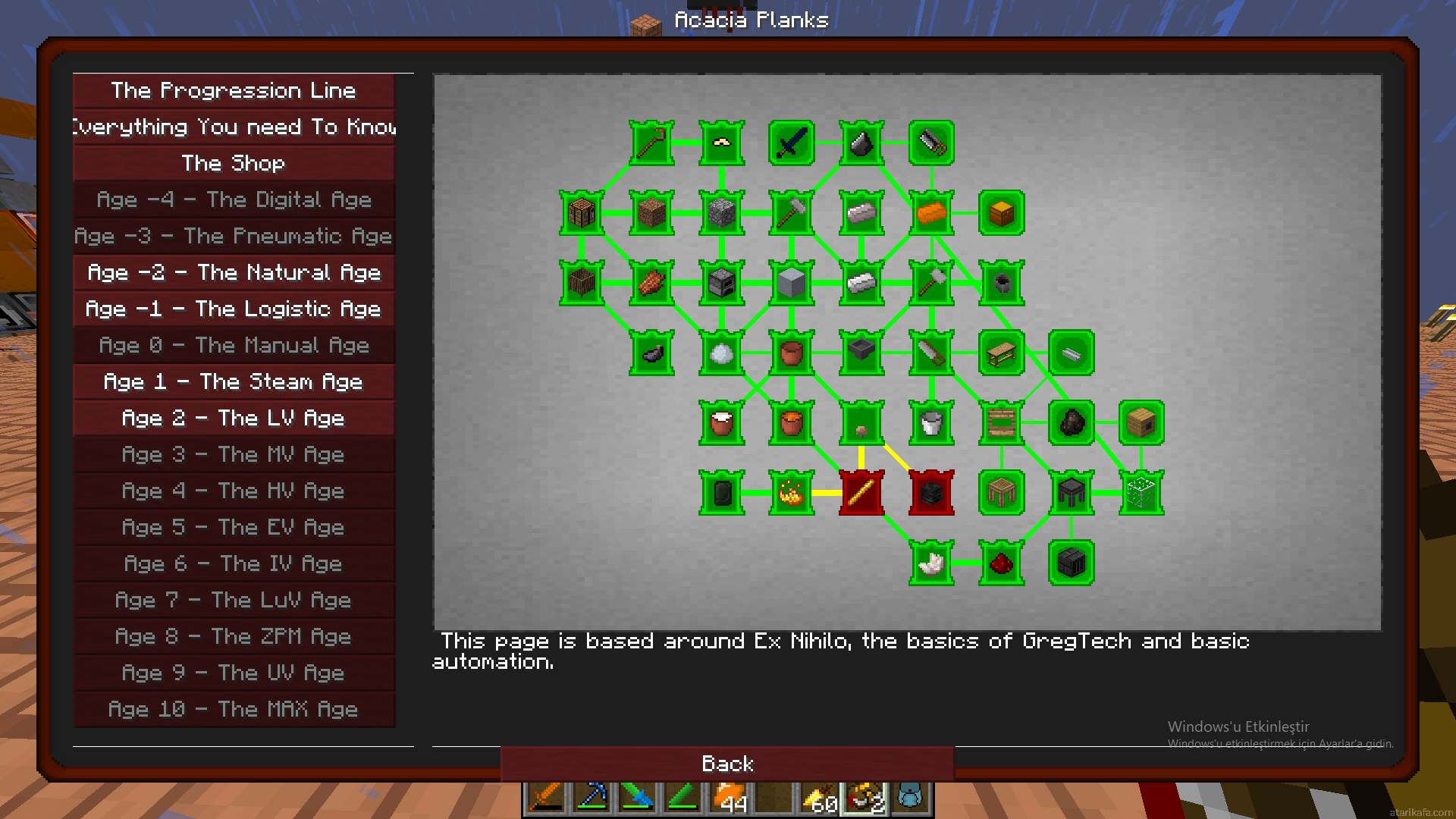Click the Back button
The image size is (1456, 819).
tap(727, 764)
